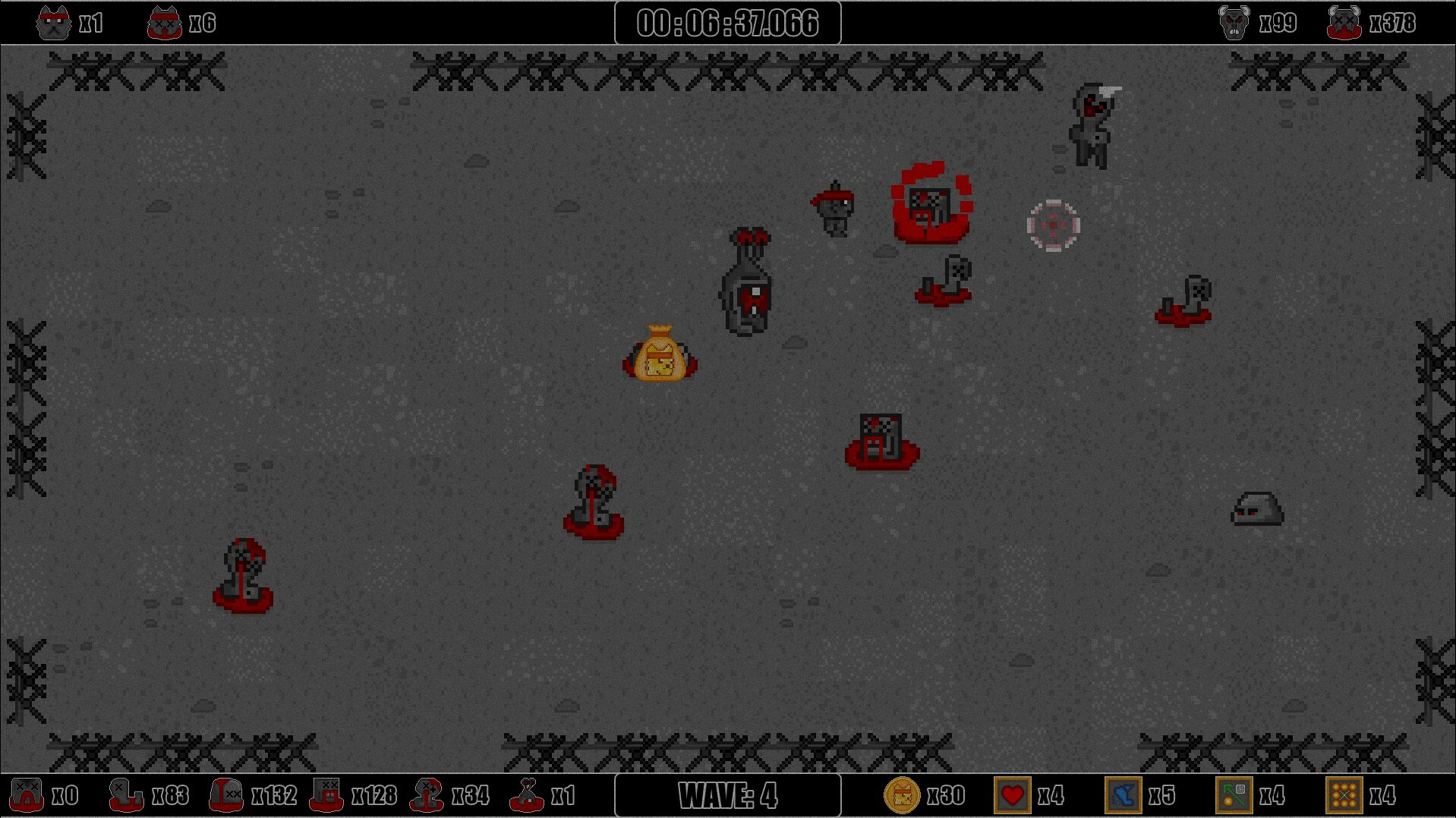Image resolution: width=1456 pixels, height=818 pixels.
Task: Click the green map icon showing x4
Action: (x=1234, y=796)
